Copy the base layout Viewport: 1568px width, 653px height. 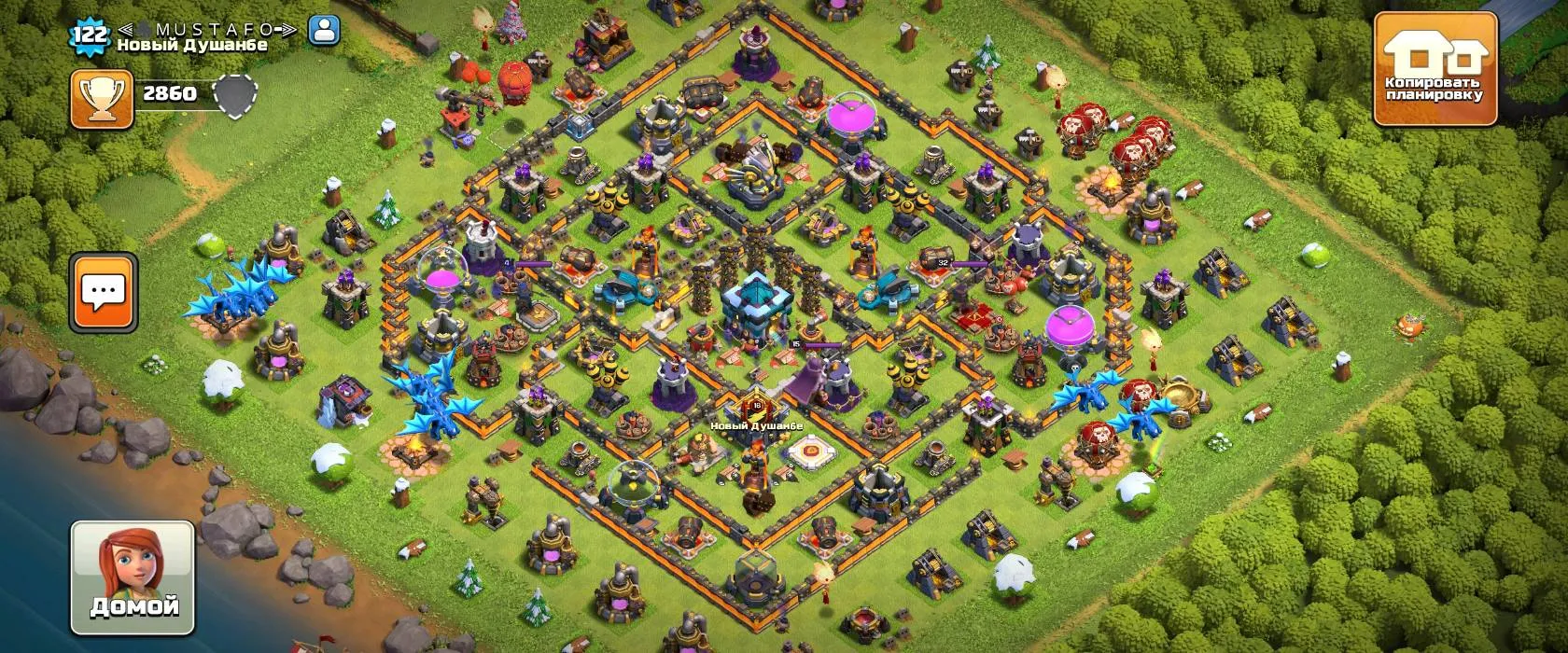coord(1434,69)
